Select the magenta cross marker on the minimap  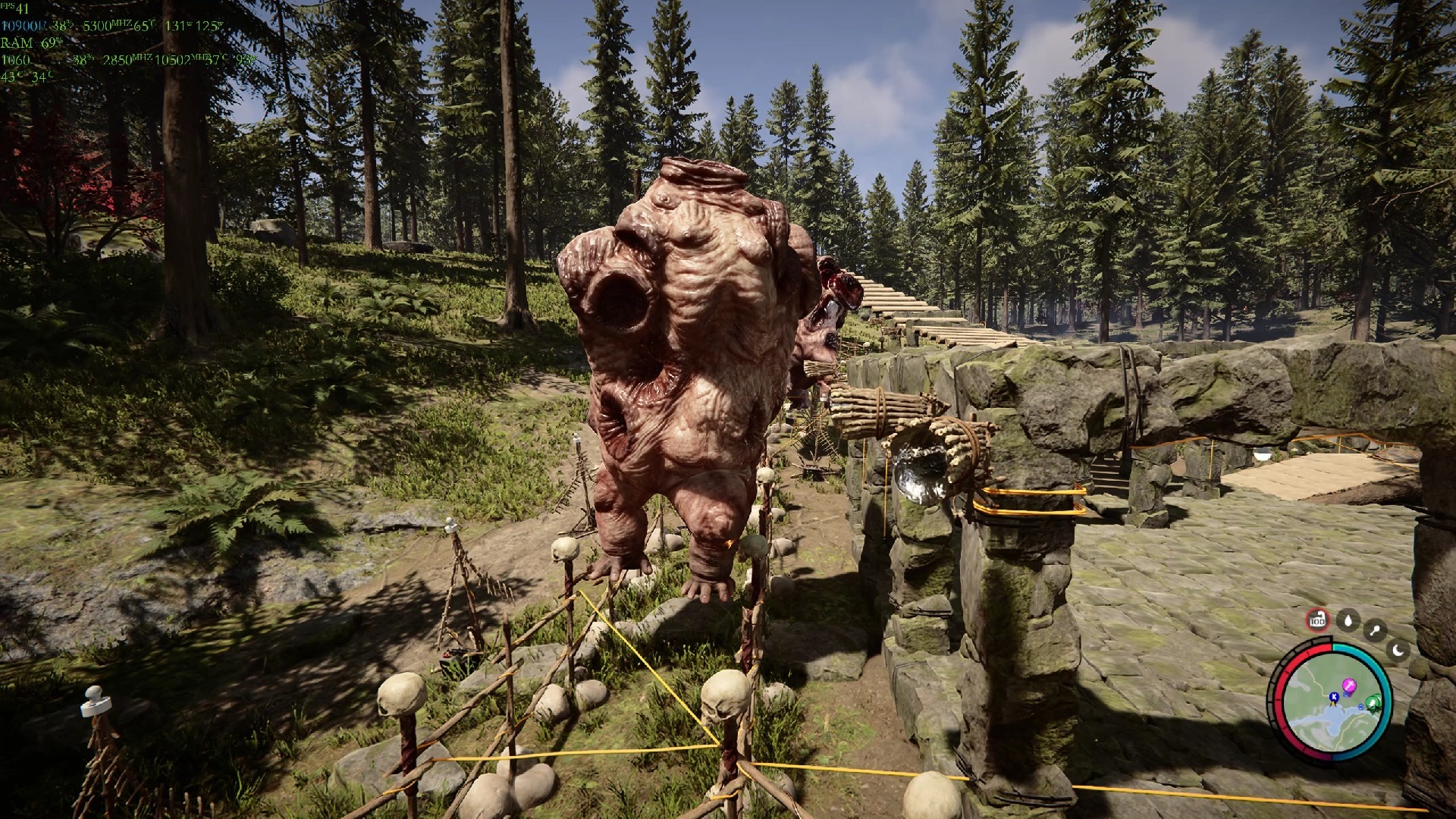pos(1349,686)
